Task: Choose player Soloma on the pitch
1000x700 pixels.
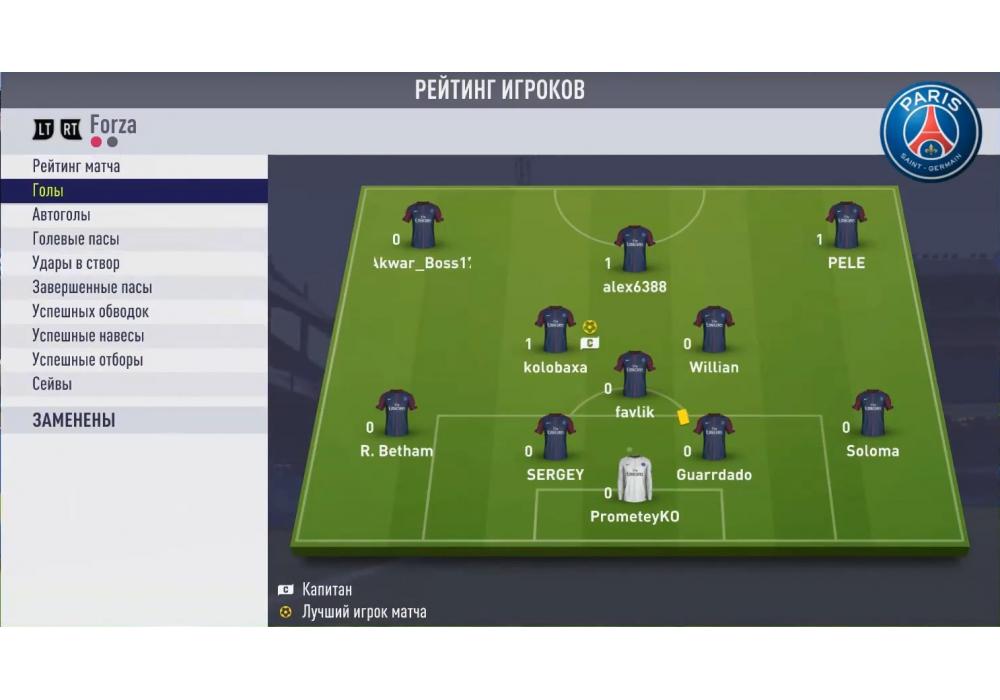Action: point(872,414)
